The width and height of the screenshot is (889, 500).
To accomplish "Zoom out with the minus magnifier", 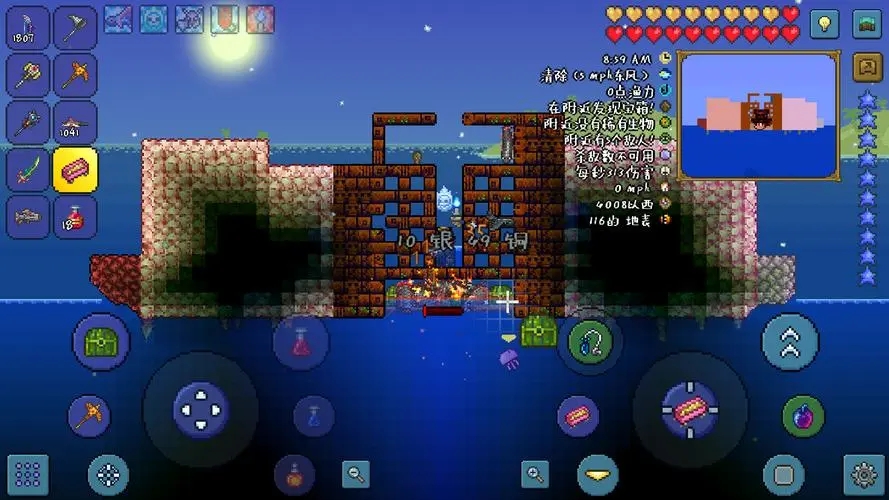I will 355,474.
